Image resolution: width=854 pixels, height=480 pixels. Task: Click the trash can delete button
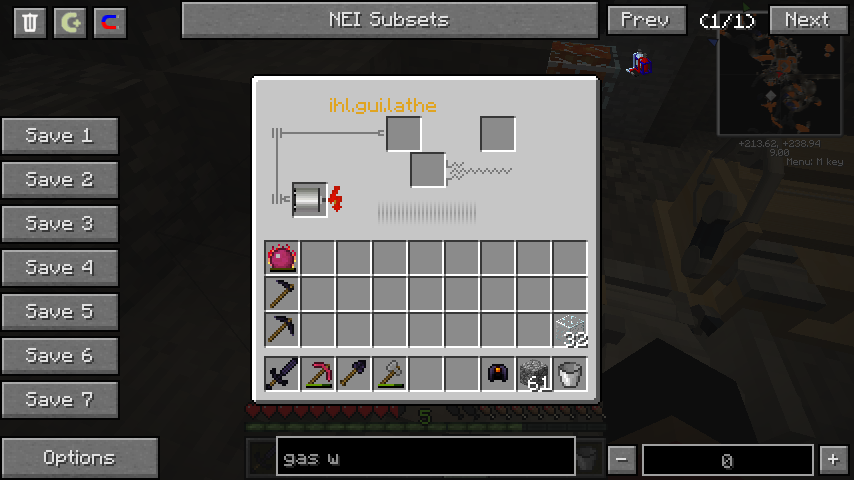pyautogui.click(x=30, y=22)
